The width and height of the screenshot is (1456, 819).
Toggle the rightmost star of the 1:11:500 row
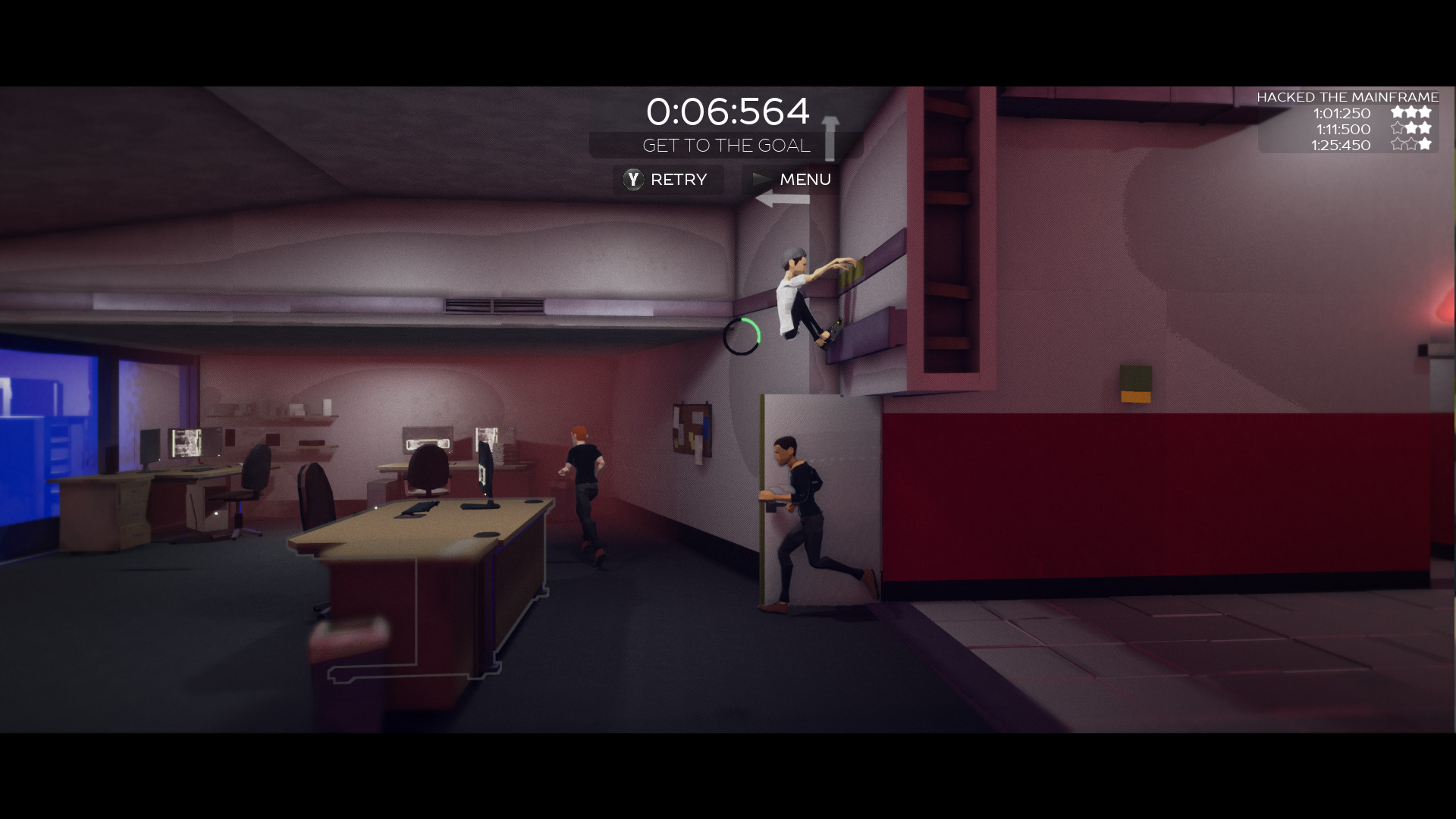coord(1426,129)
